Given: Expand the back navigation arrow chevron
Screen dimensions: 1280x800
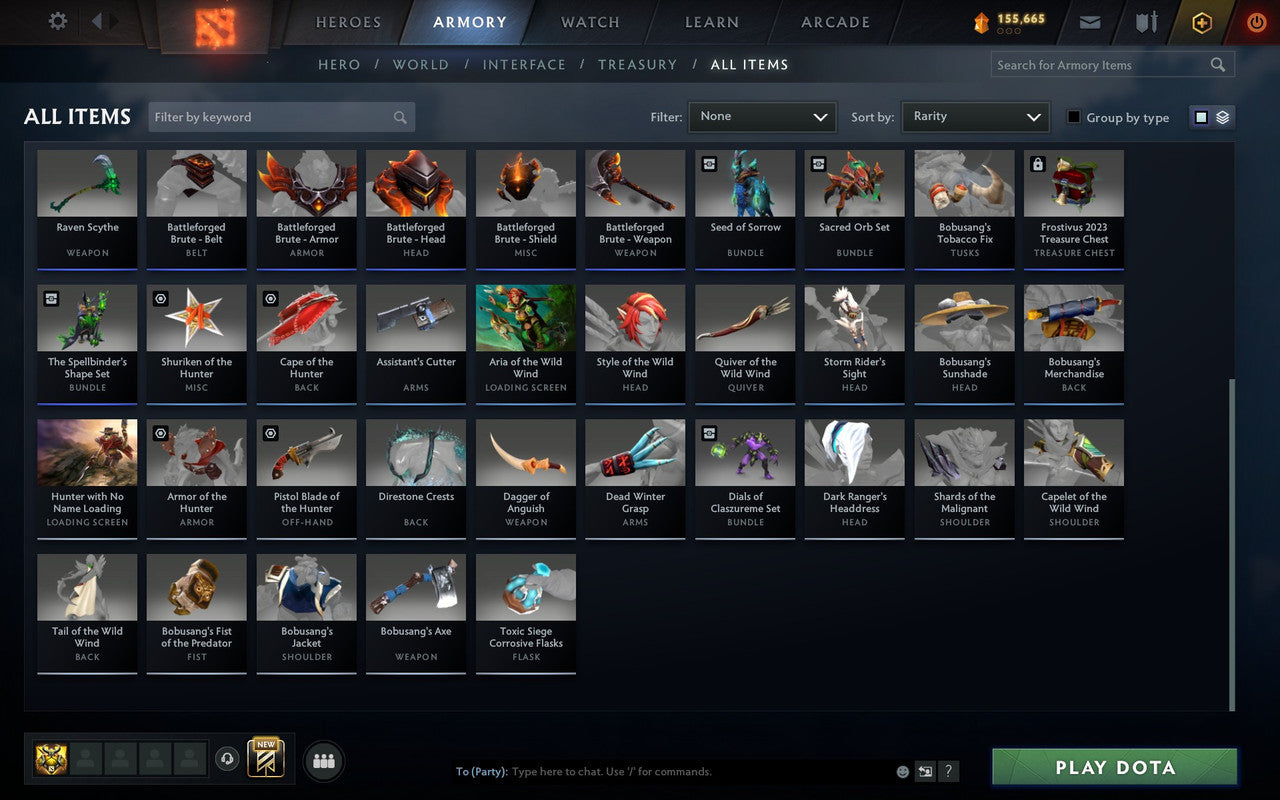Looking at the screenshot, I should (97, 21).
